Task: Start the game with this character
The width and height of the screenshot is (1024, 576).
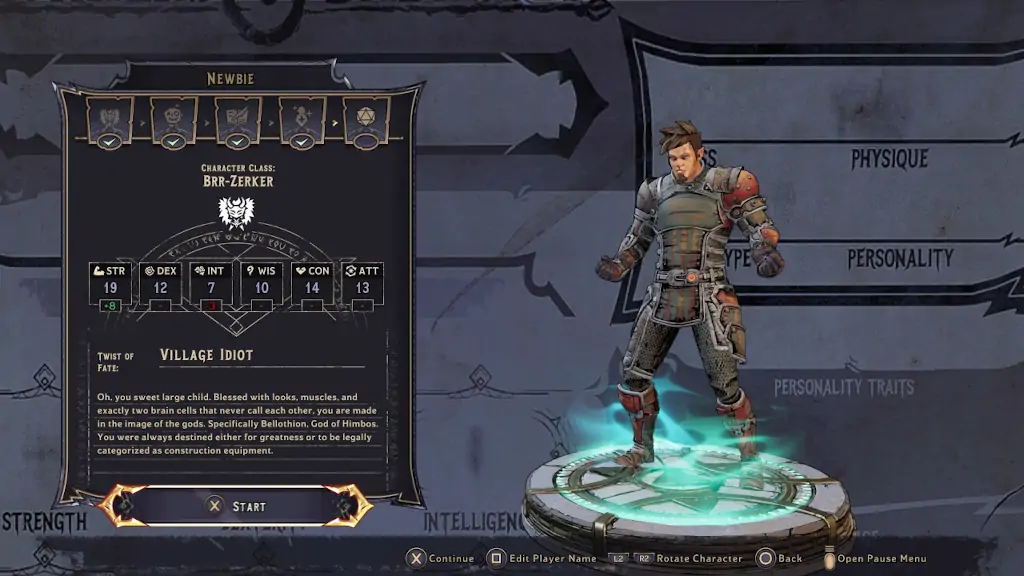Action: (236, 506)
